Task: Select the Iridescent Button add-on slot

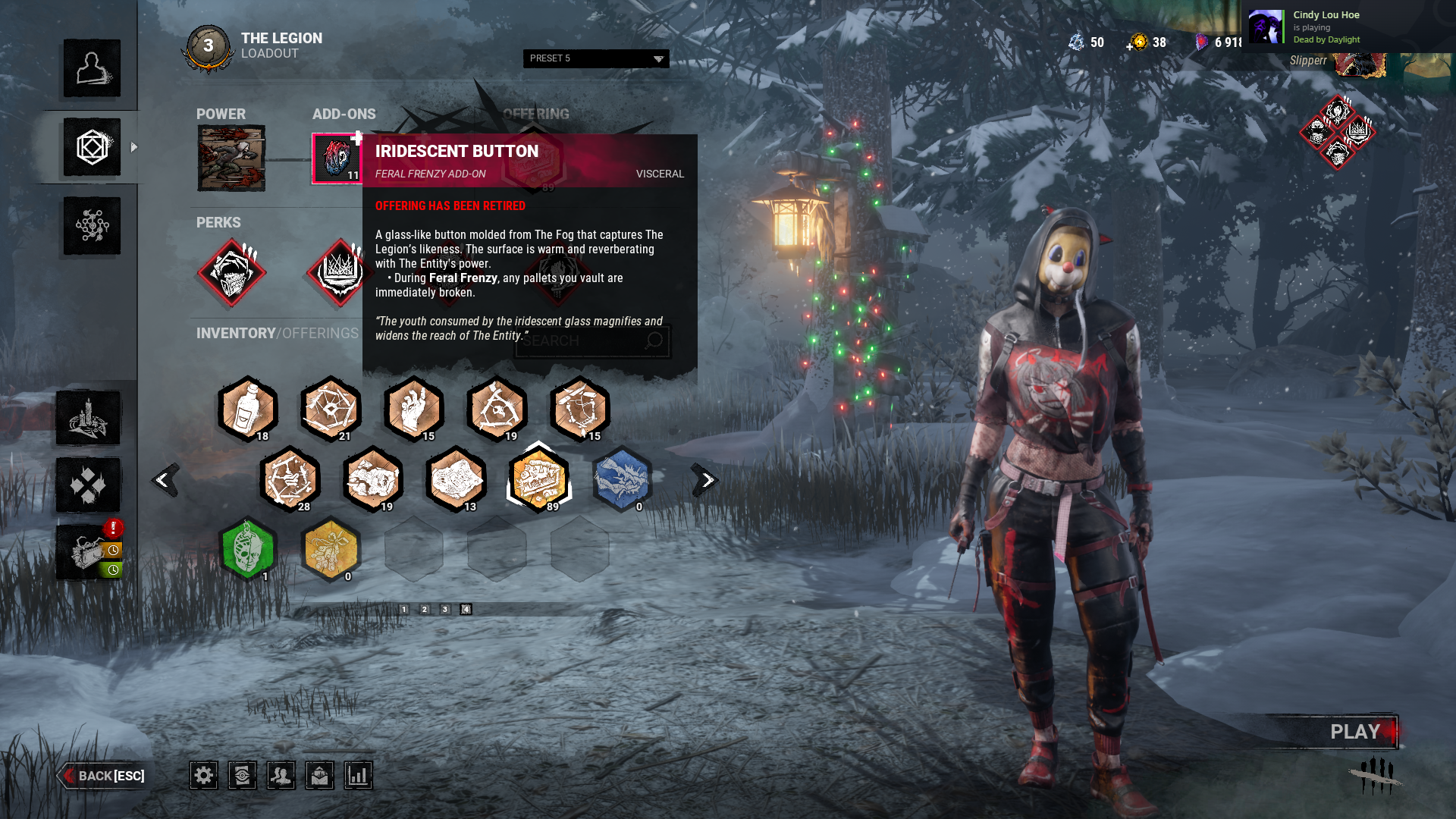Action: (x=337, y=158)
